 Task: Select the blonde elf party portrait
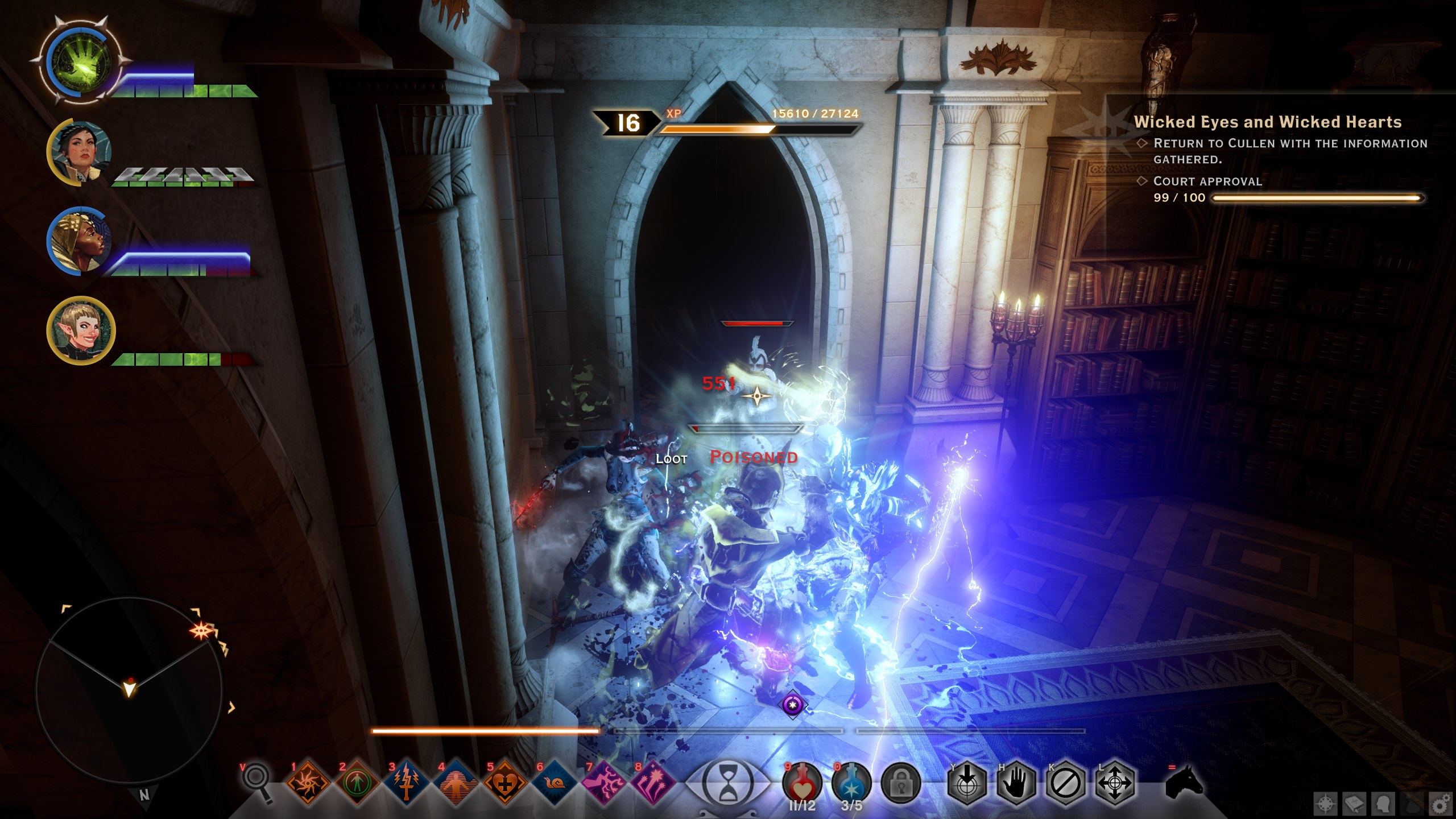point(81,330)
